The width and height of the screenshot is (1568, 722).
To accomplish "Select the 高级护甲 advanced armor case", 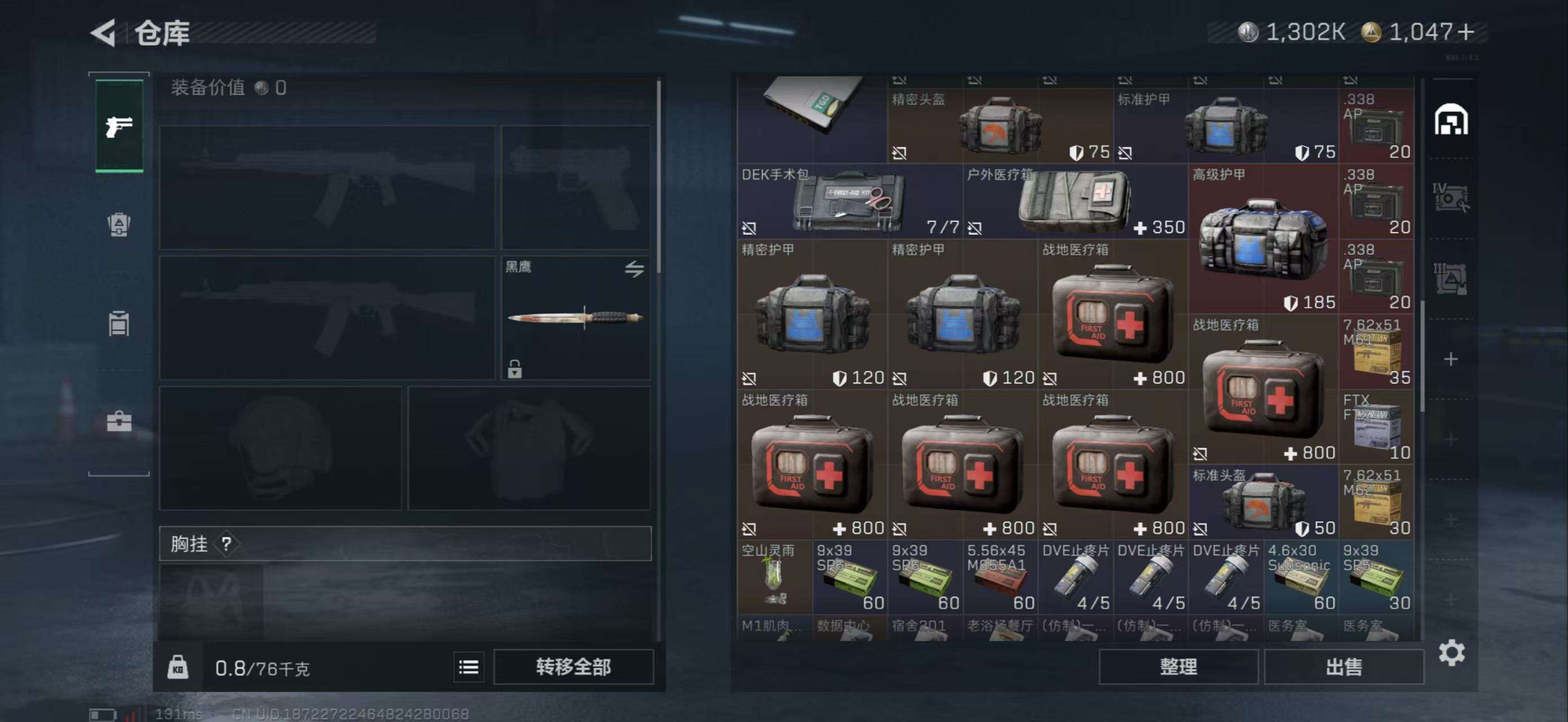I will pos(1263,239).
